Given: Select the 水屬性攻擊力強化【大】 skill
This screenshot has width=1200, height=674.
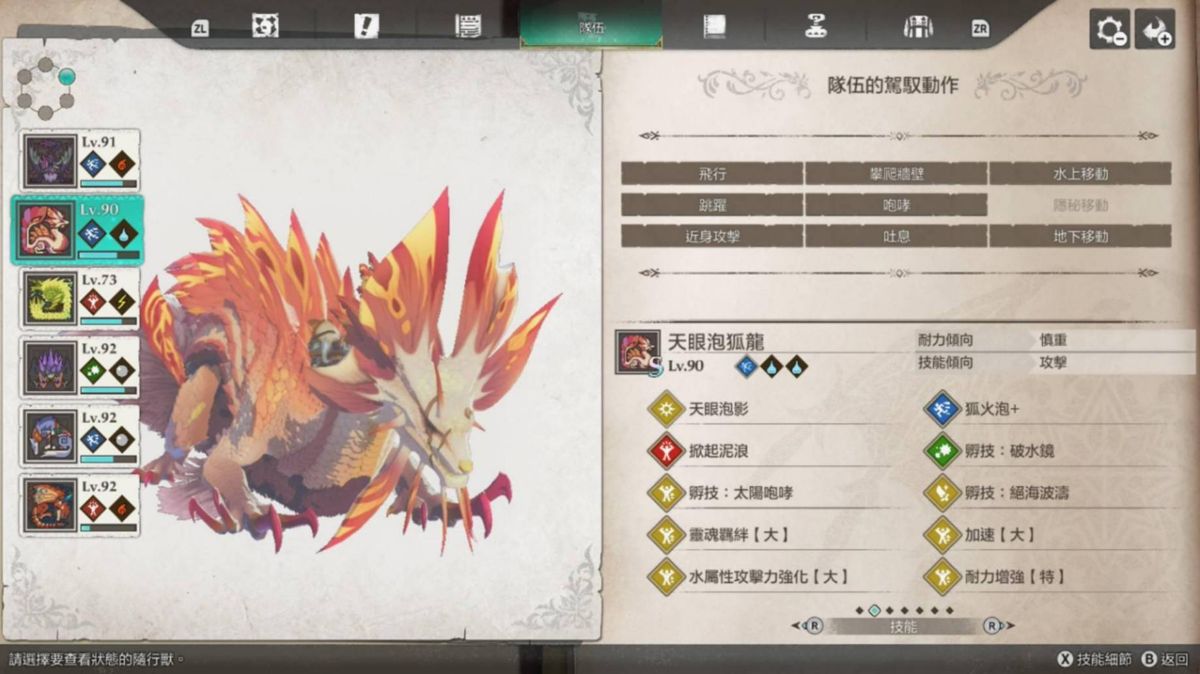Looking at the screenshot, I should [768, 576].
